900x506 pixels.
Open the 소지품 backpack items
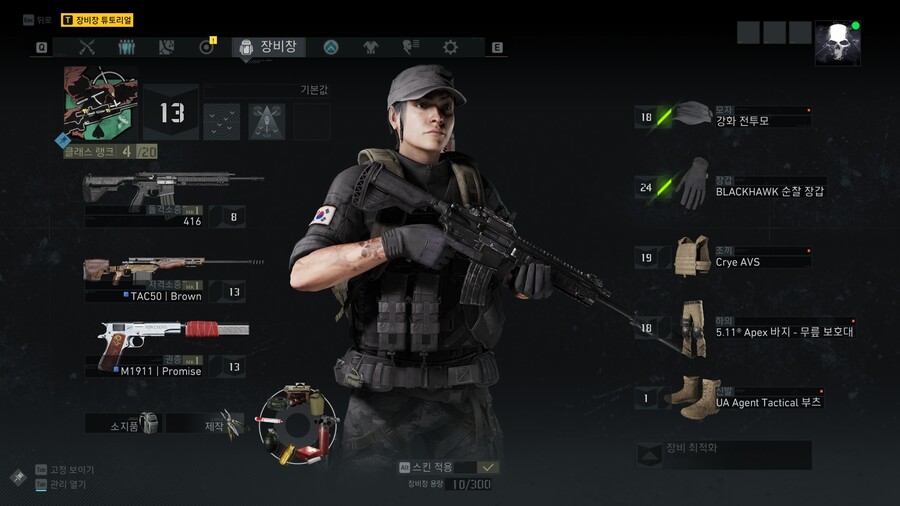coord(124,424)
